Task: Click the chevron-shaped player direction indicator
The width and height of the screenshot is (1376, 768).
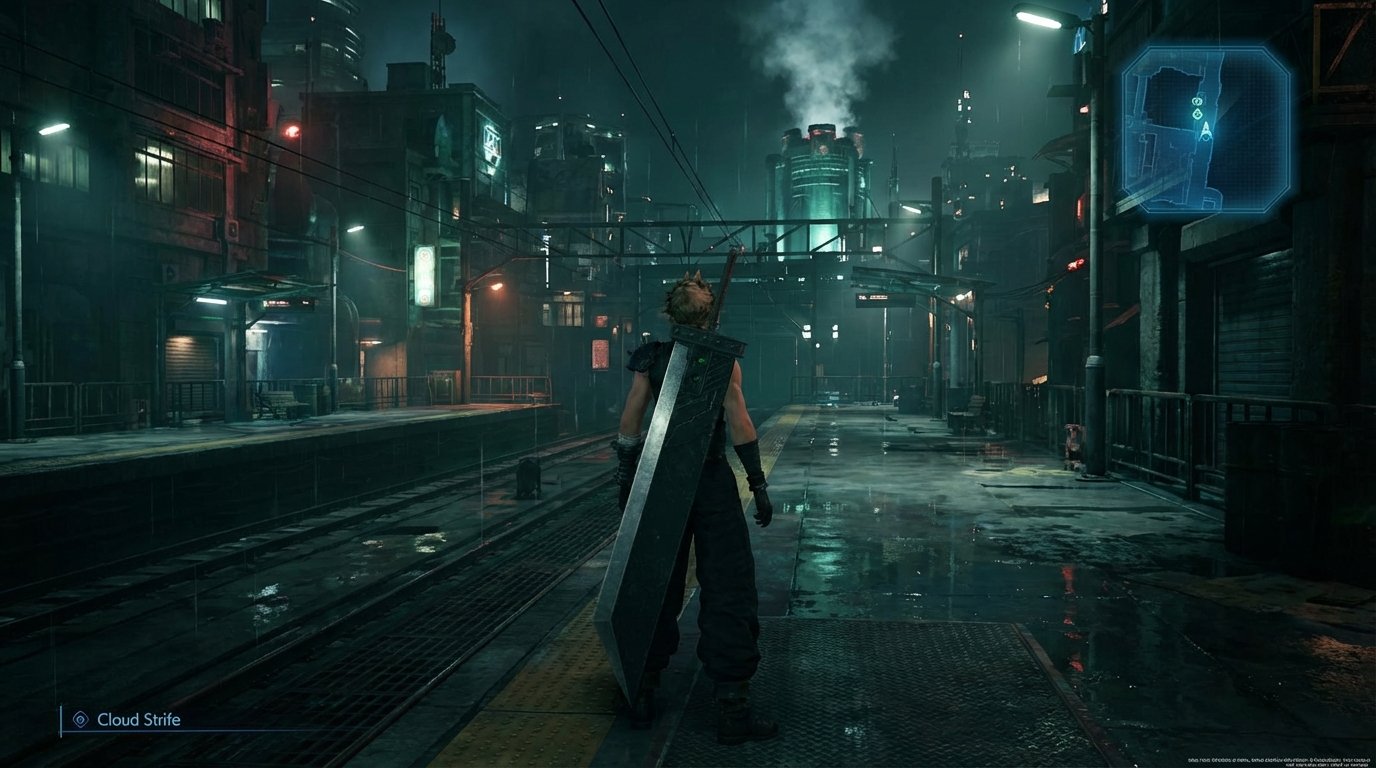Action: 1206,129
